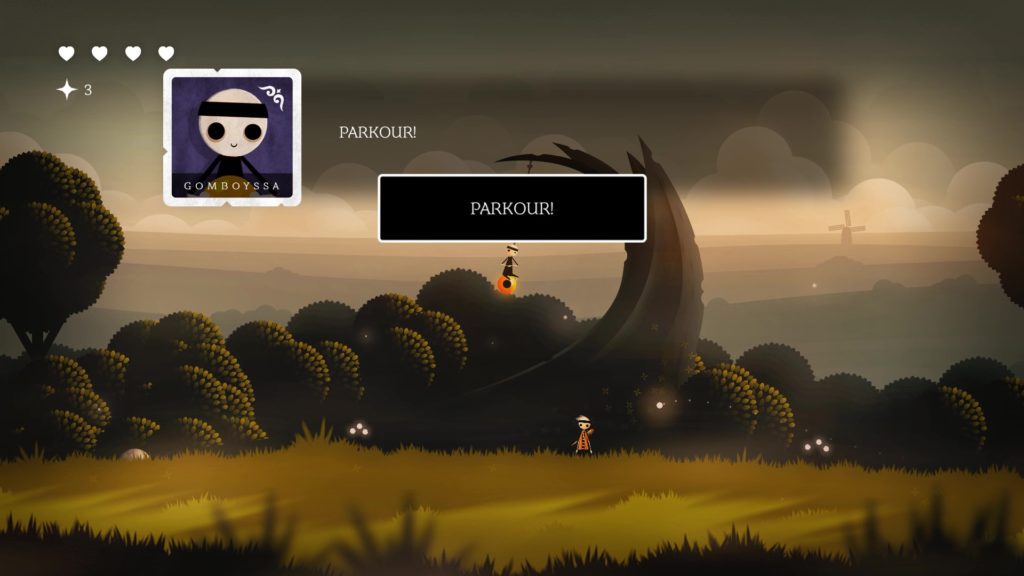
Task: Choose the black PARKOUR! dialogue reply
Action: tap(512, 208)
